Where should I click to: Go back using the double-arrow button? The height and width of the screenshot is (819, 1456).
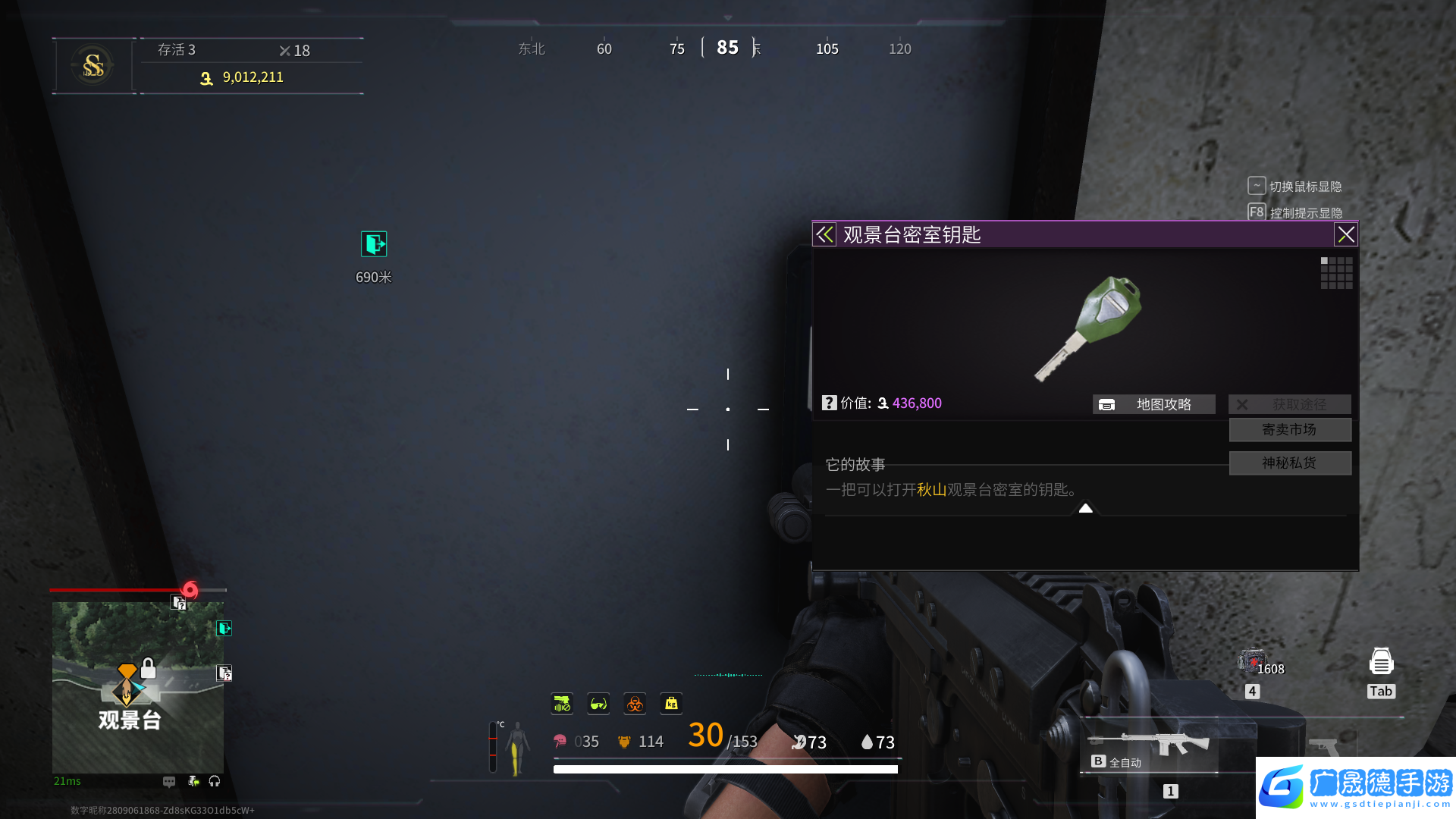[x=824, y=235]
